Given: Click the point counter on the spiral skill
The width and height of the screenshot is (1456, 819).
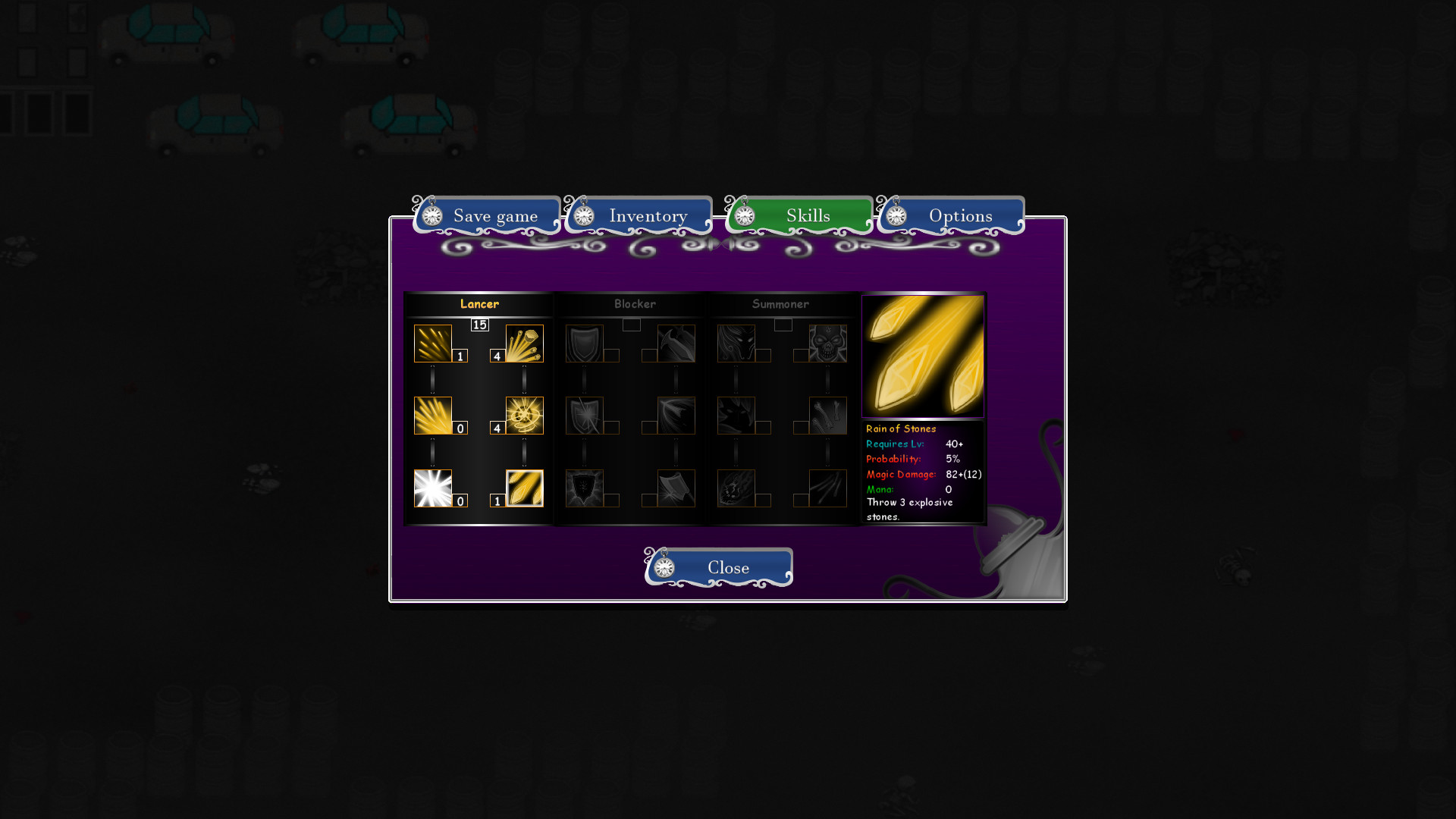Looking at the screenshot, I should coord(497,427).
